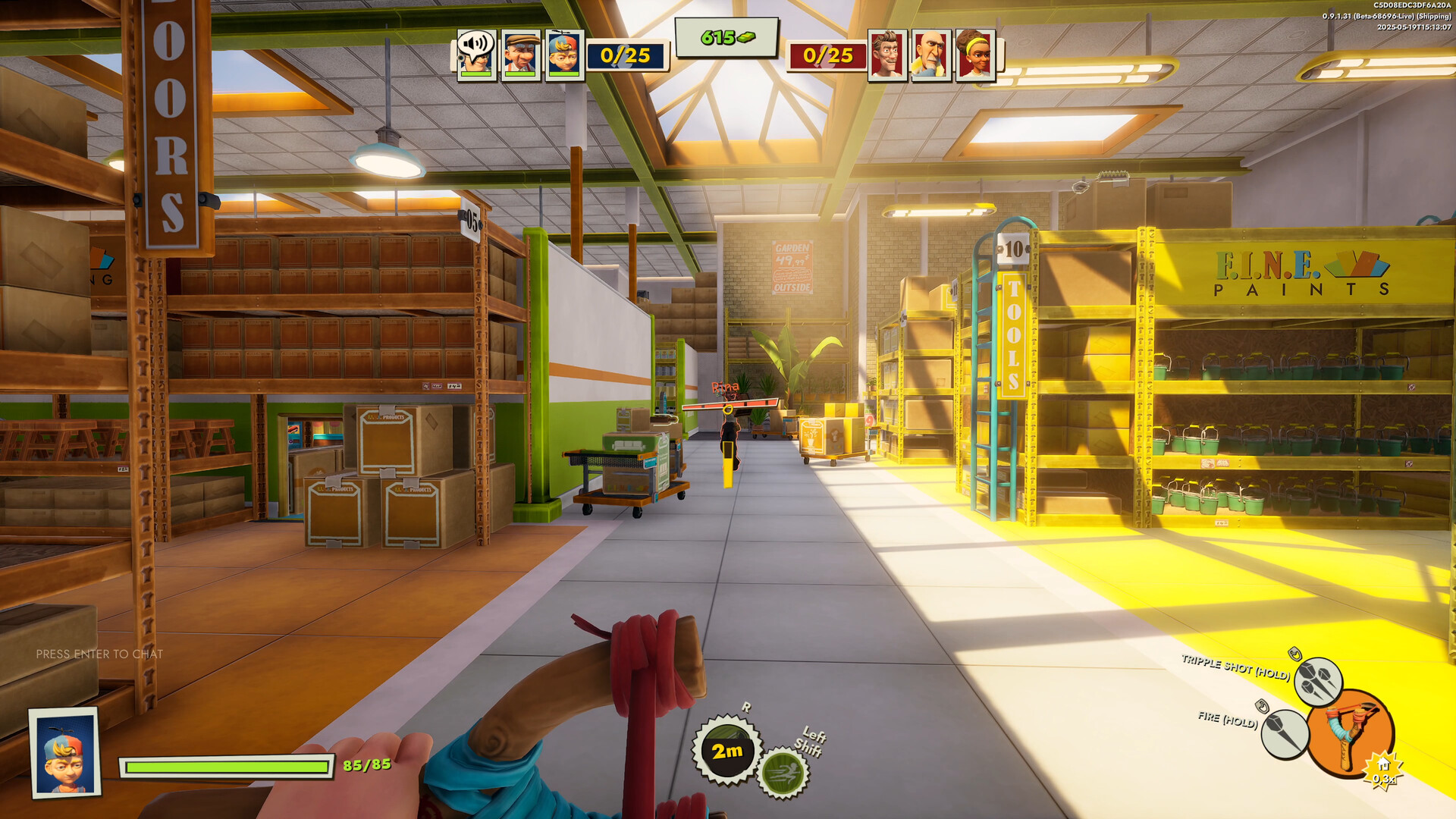Select the Tripple Shot attack icon
1456x819 pixels.
click(1317, 680)
